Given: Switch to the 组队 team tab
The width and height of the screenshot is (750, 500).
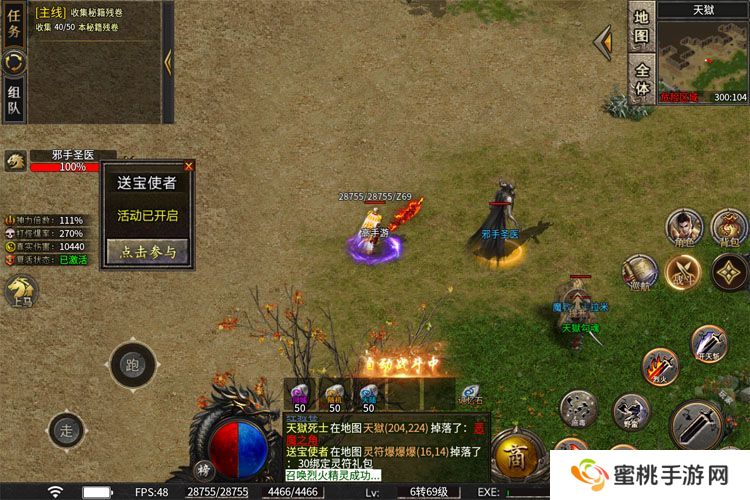Looking at the screenshot, I should pos(14,99).
